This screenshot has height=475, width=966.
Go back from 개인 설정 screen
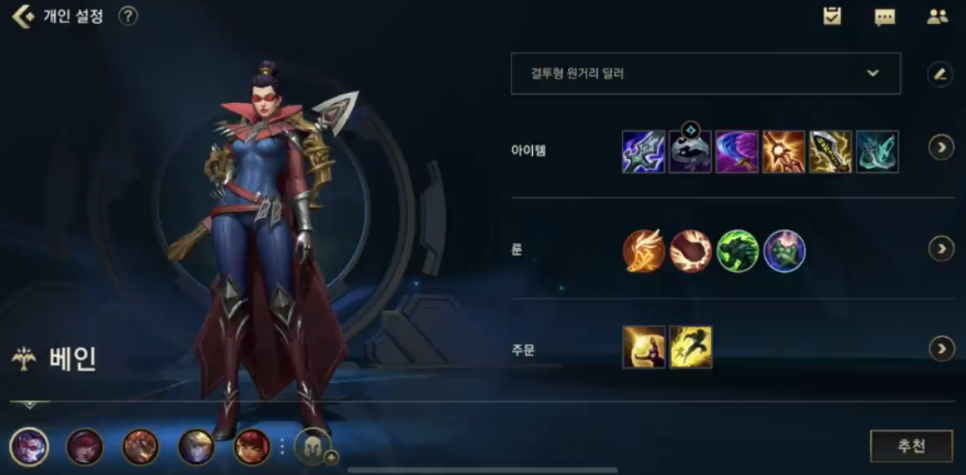pos(22,16)
